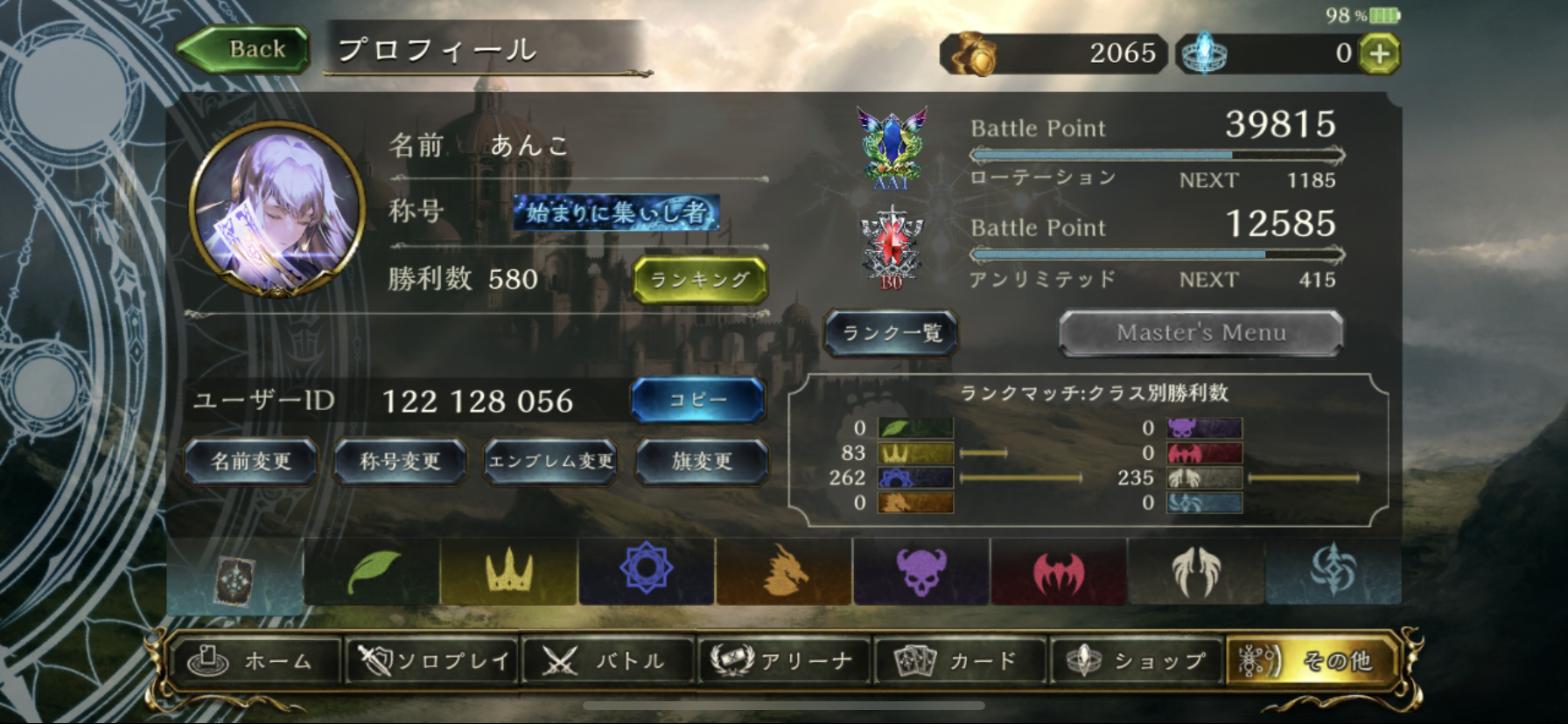The height and width of the screenshot is (724, 1568).
Task: Switch to the green leaf class tab
Action: click(373, 572)
